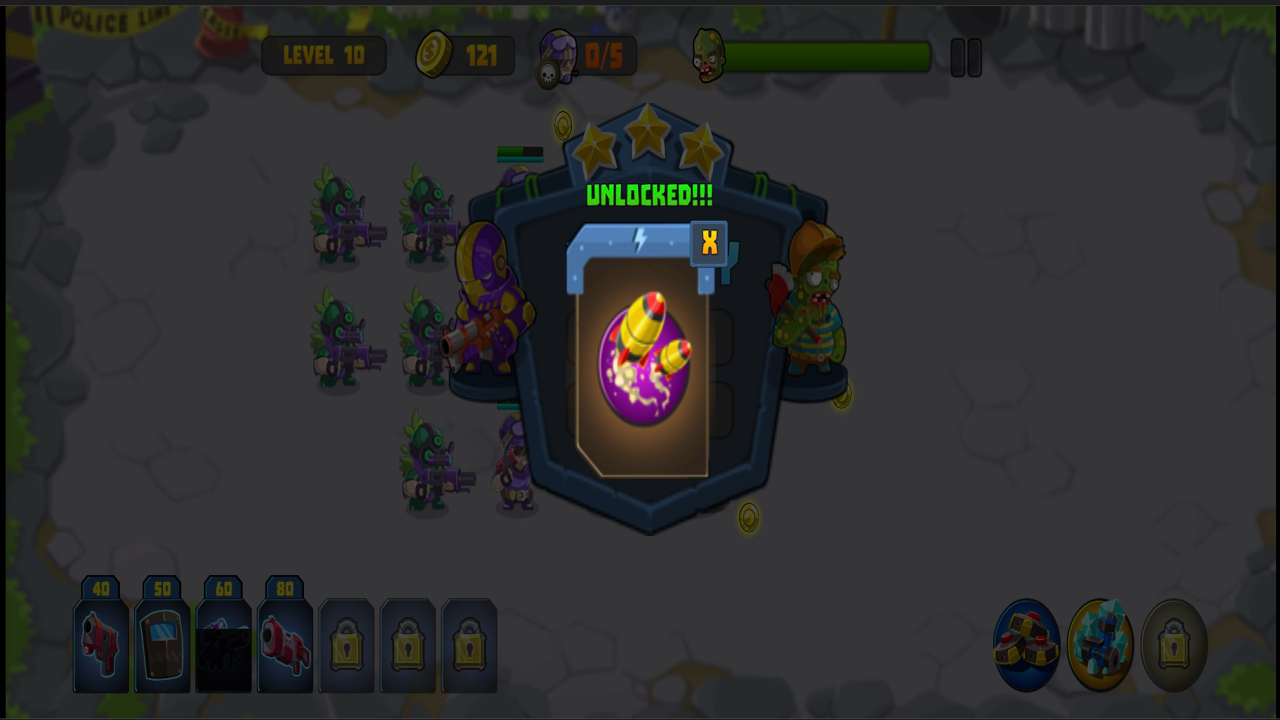1280x720 pixels.
Task: Select the landmine trio egg power-up
Action: [x=1027, y=645]
